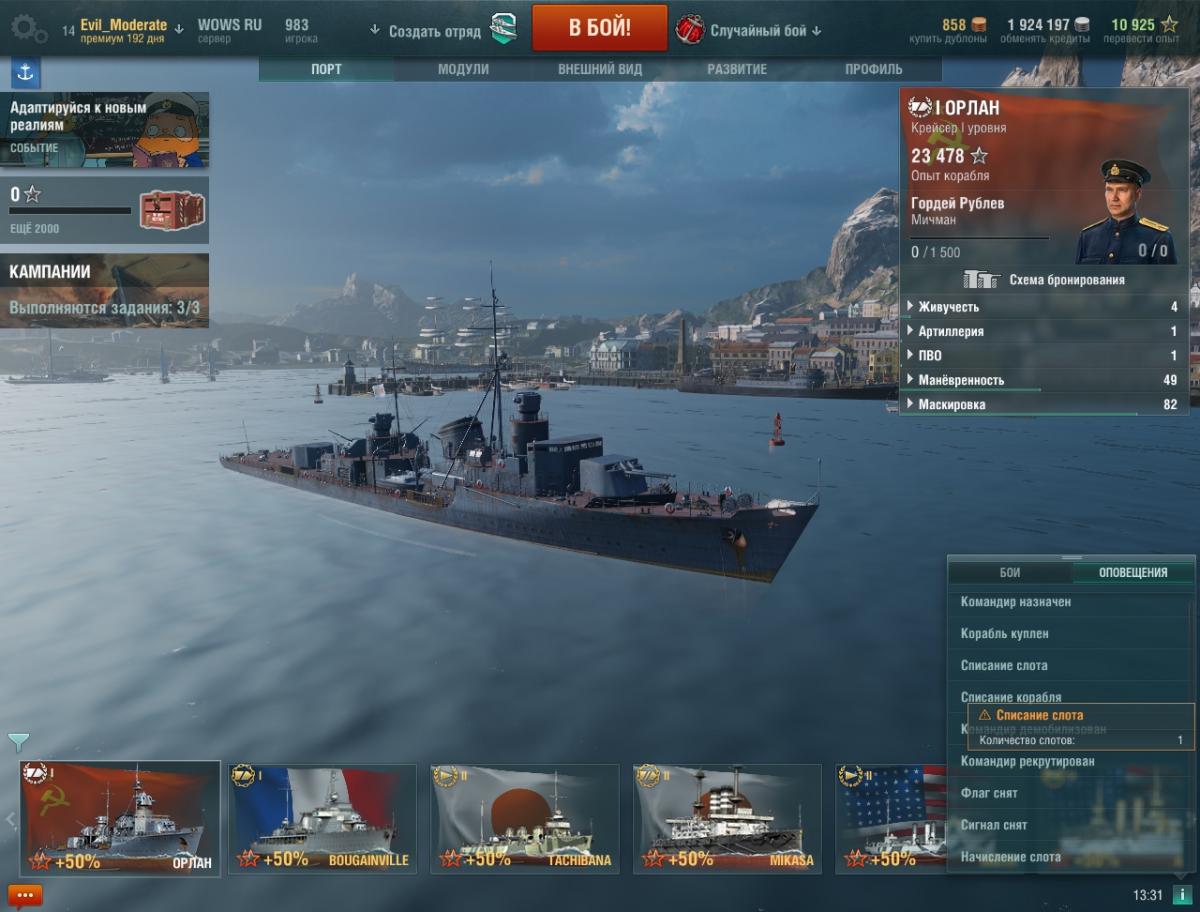
Task: Open the orange chat button
Action: (x=24, y=895)
